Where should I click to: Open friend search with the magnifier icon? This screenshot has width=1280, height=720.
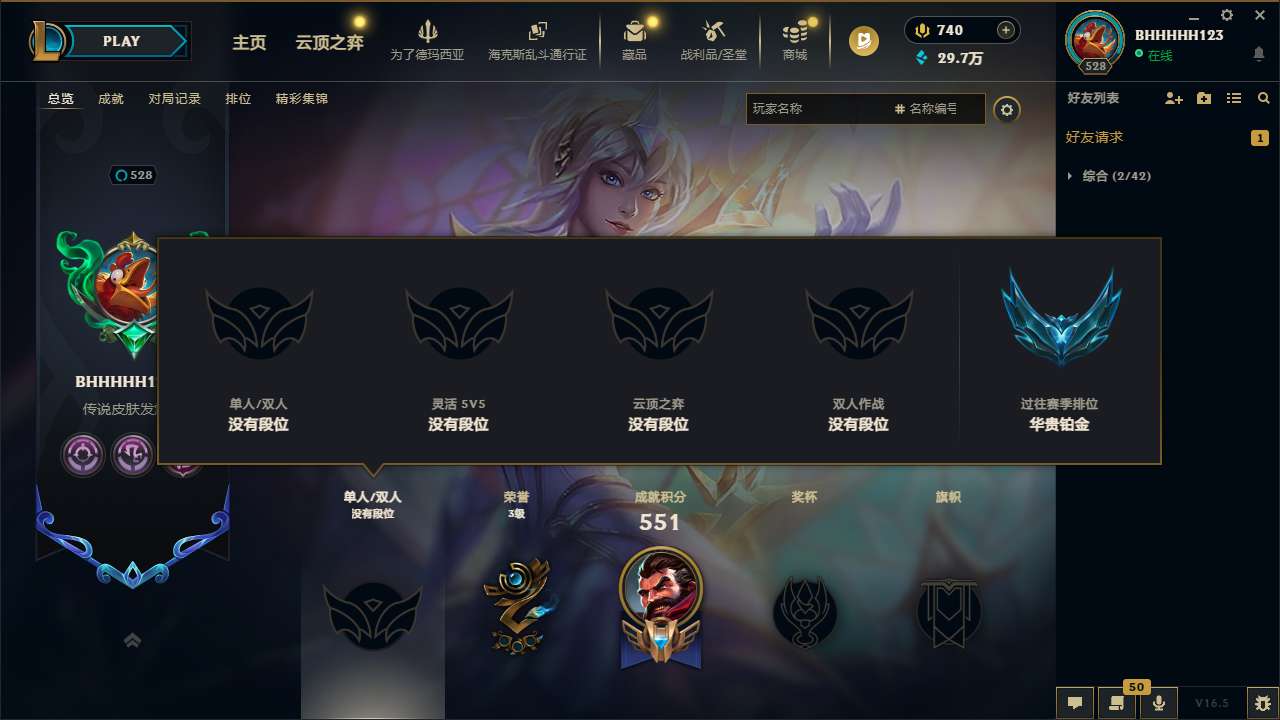(x=1264, y=98)
